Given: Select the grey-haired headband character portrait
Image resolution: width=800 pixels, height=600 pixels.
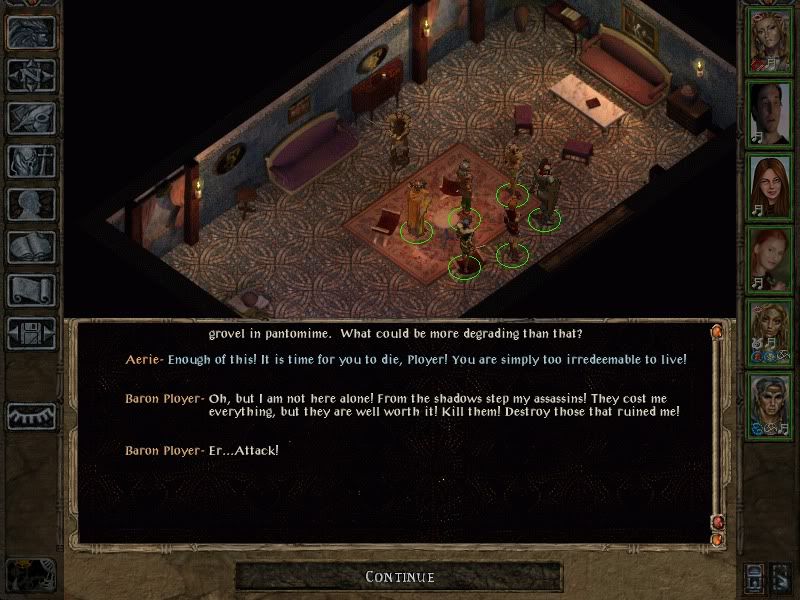Looking at the screenshot, I should [x=770, y=400].
